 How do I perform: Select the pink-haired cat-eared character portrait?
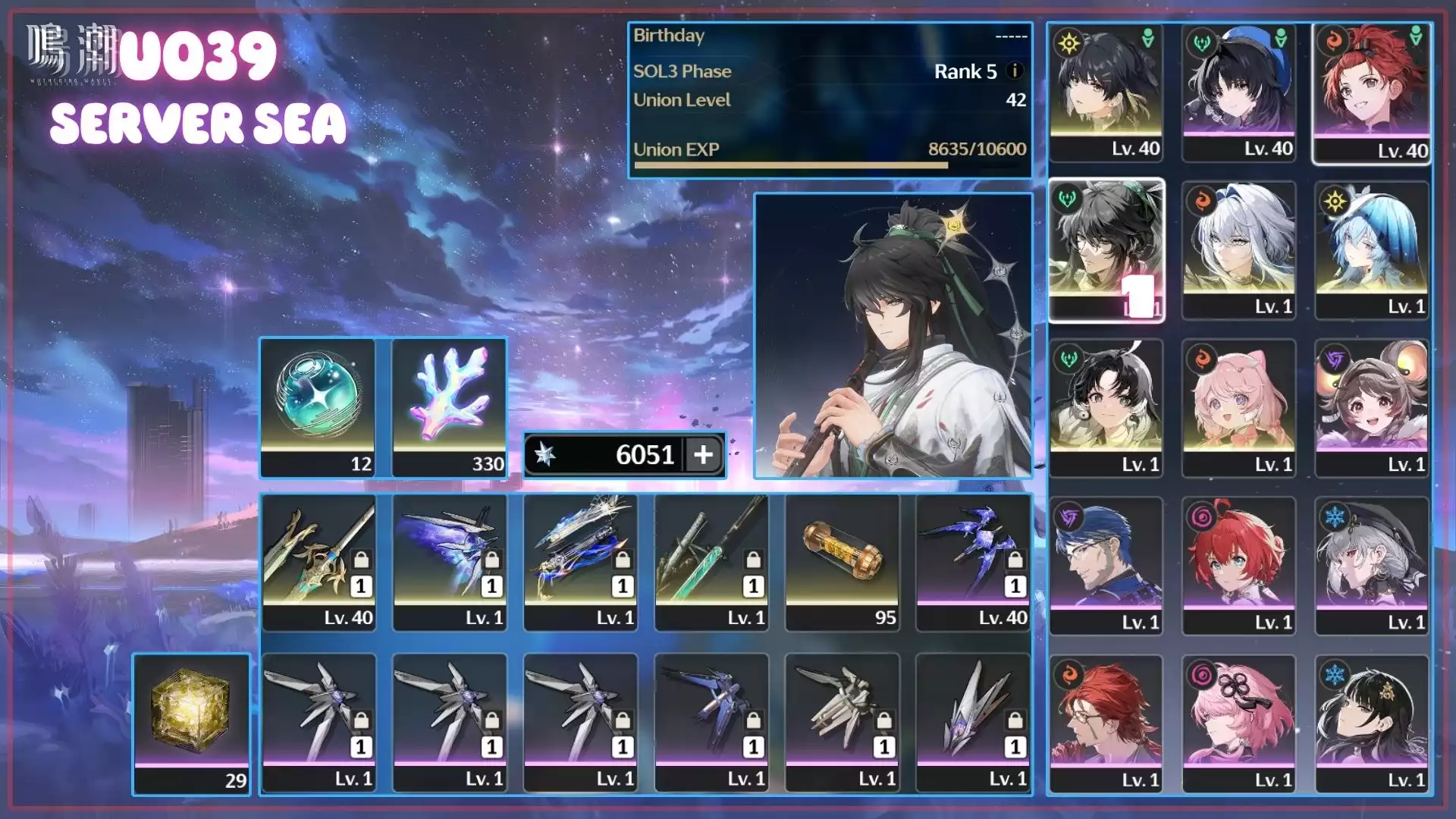pos(1238,408)
